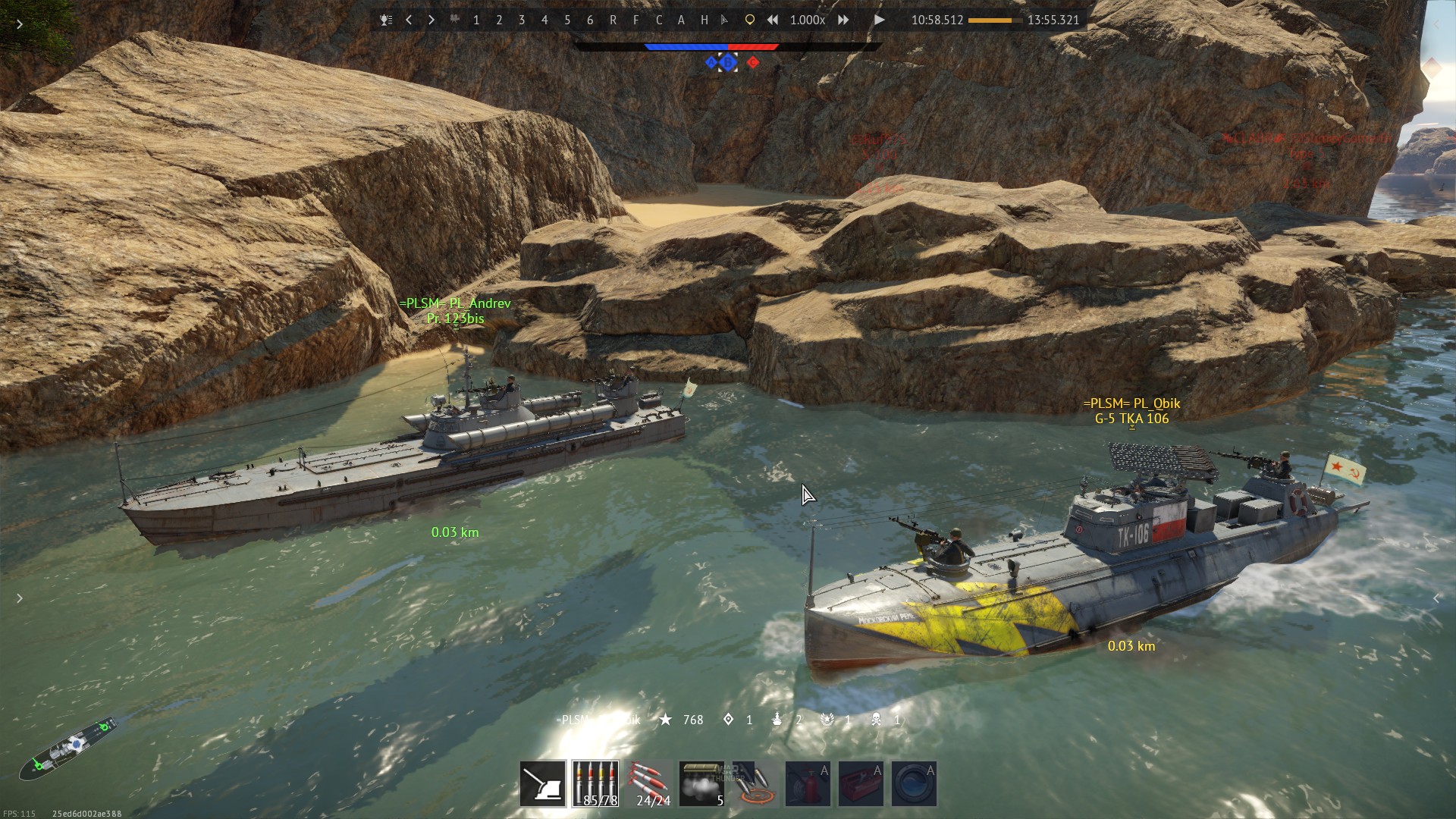Toggle the yellow circle marker icon
1456x819 pixels.
pos(749,20)
